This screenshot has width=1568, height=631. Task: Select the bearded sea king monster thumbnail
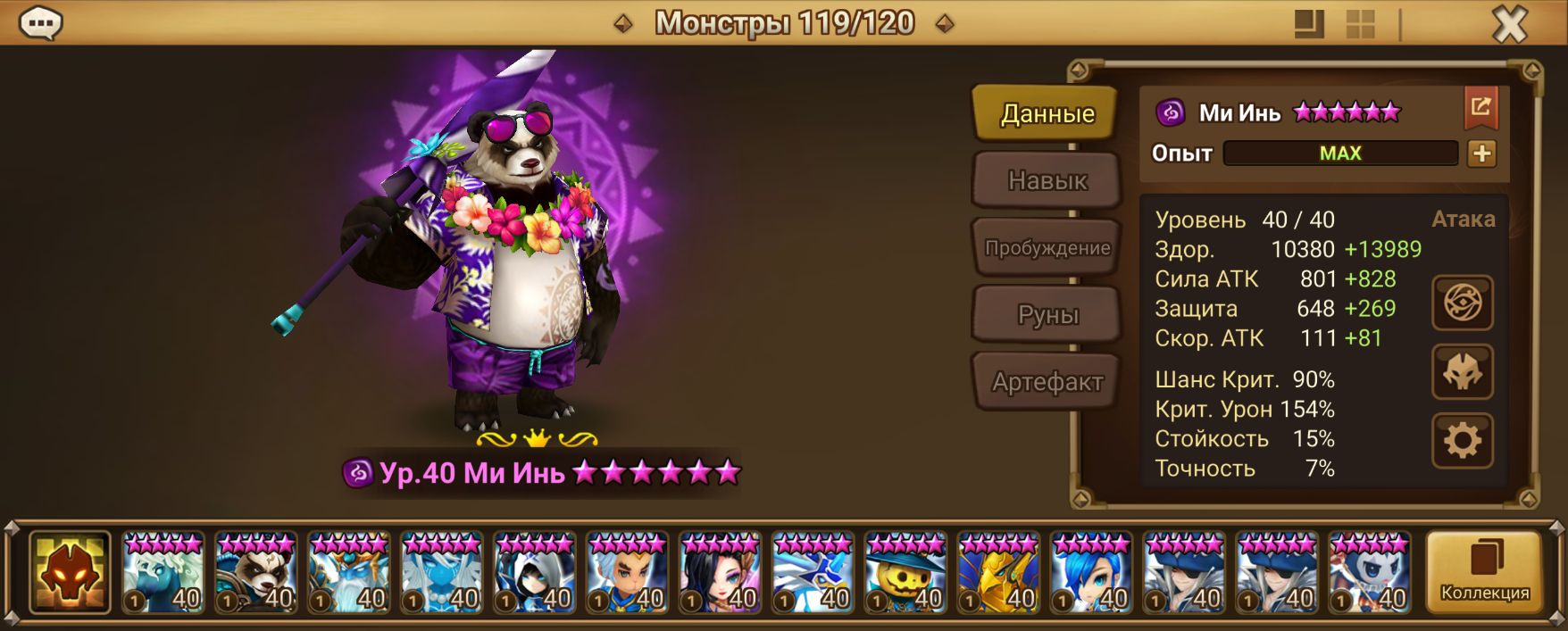pos(349,572)
